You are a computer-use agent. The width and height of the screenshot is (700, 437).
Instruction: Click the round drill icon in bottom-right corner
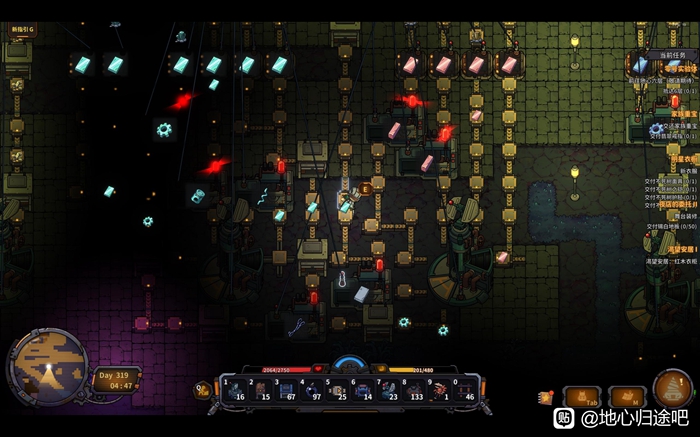pyautogui.click(x=673, y=388)
